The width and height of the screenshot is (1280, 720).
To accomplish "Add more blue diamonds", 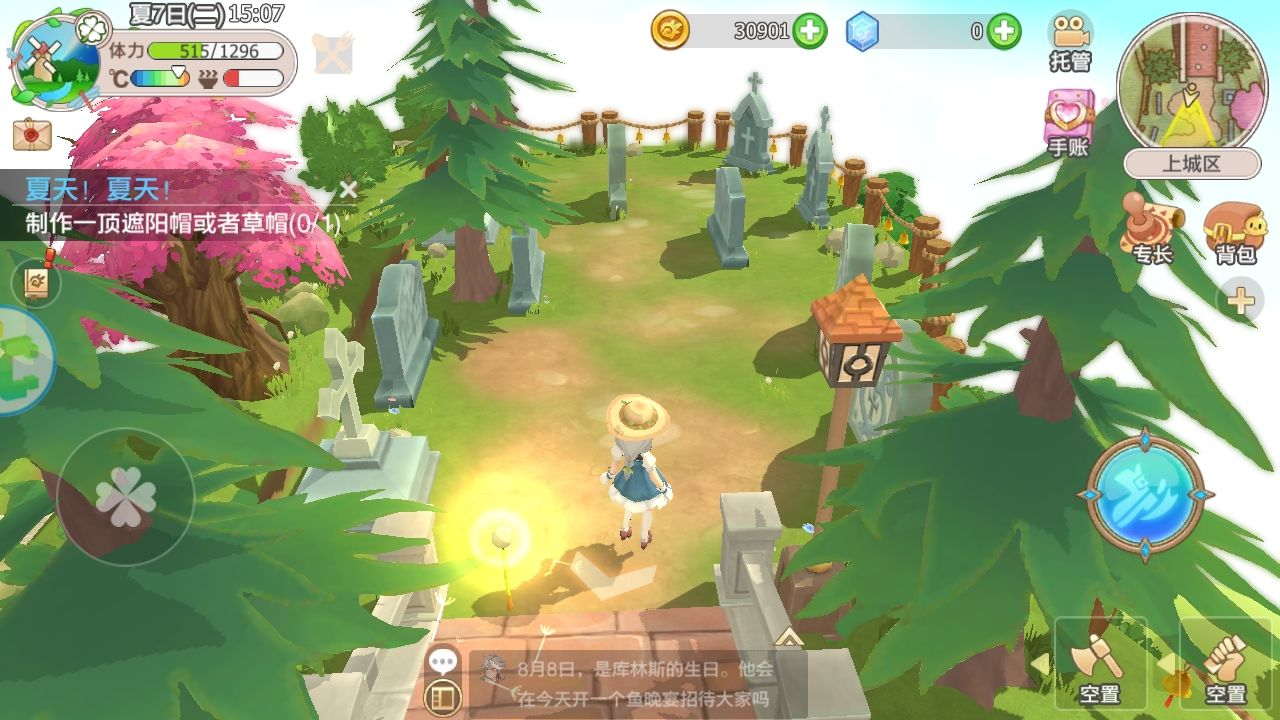I will click(1004, 32).
